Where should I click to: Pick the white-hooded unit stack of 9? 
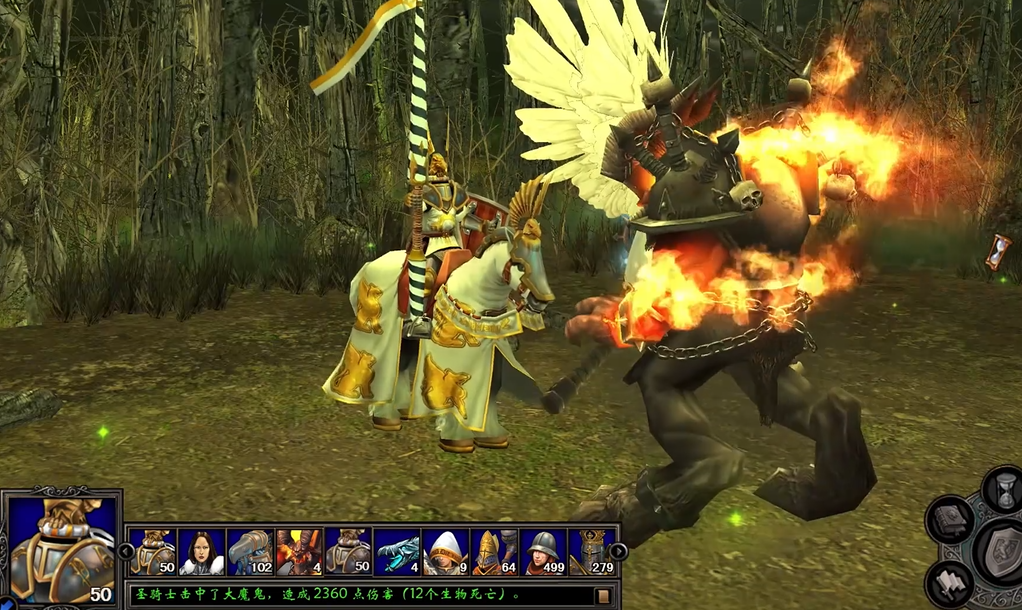tap(446, 551)
